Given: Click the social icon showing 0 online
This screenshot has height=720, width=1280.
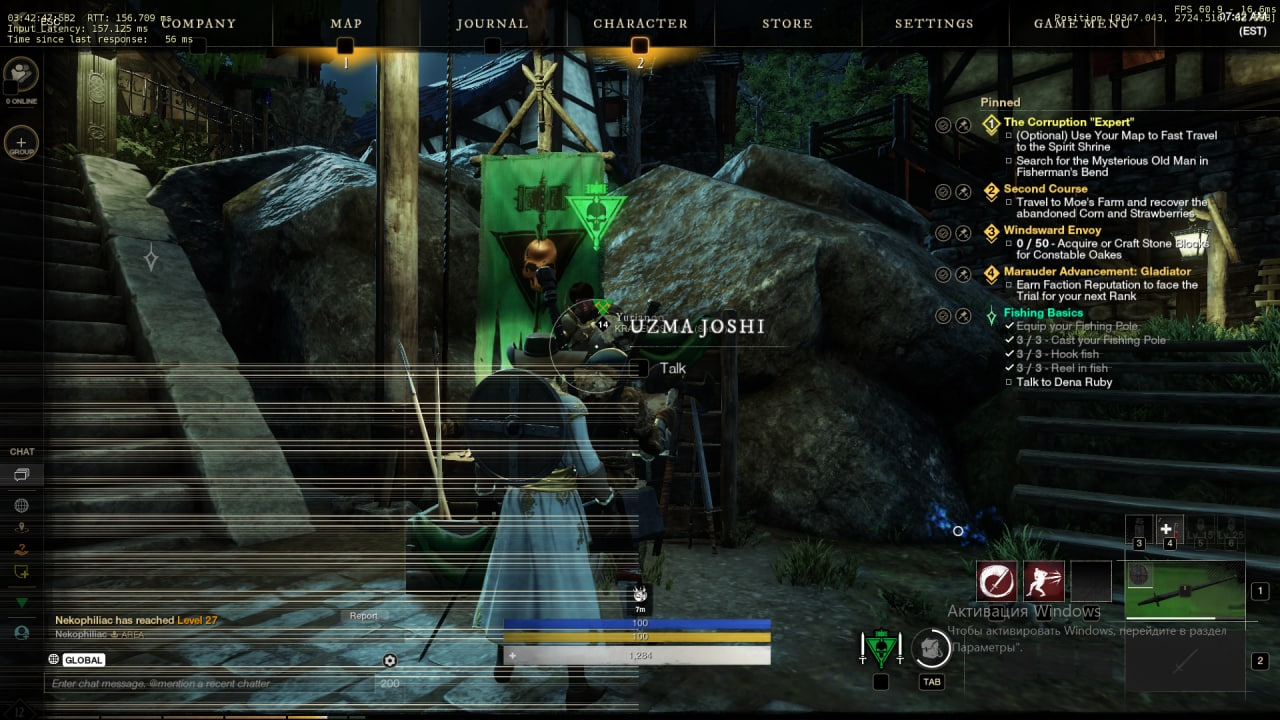Looking at the screenshot, I should [x=21, y=74].
